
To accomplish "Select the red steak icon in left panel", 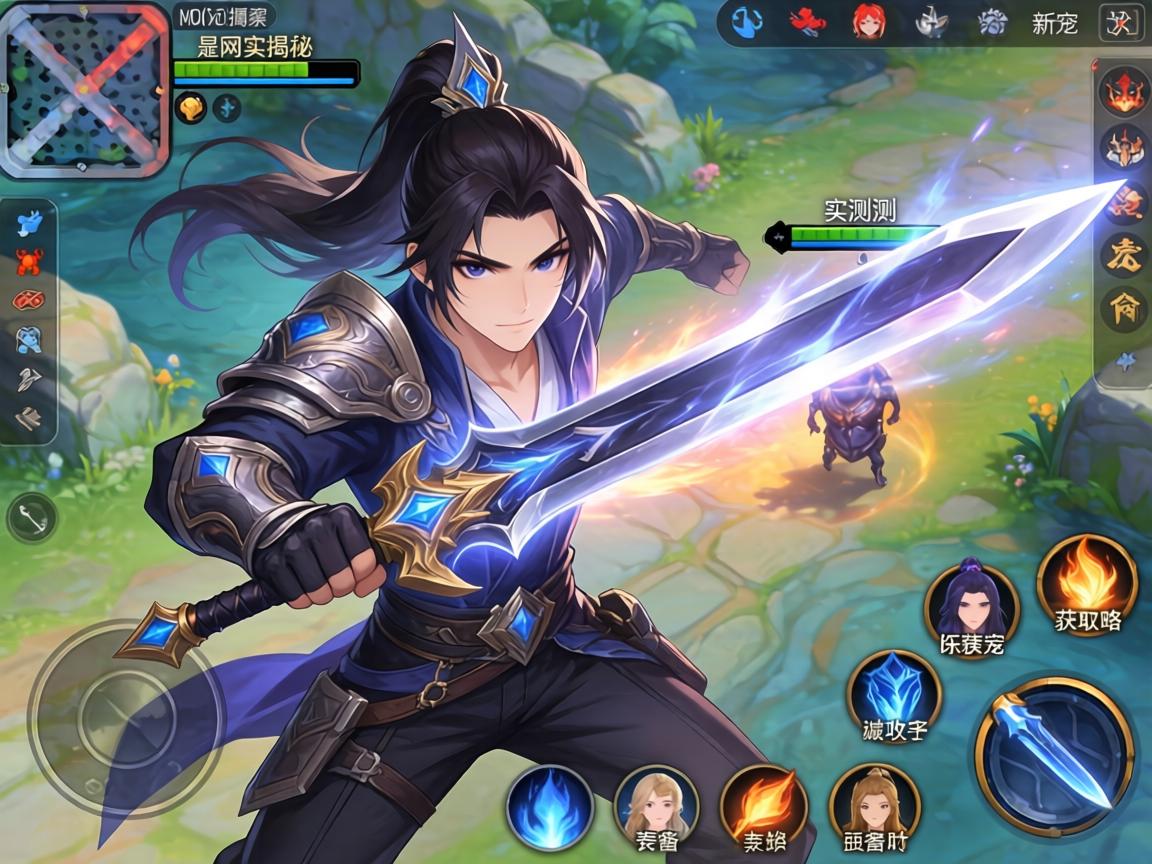I will pos(29,300).
